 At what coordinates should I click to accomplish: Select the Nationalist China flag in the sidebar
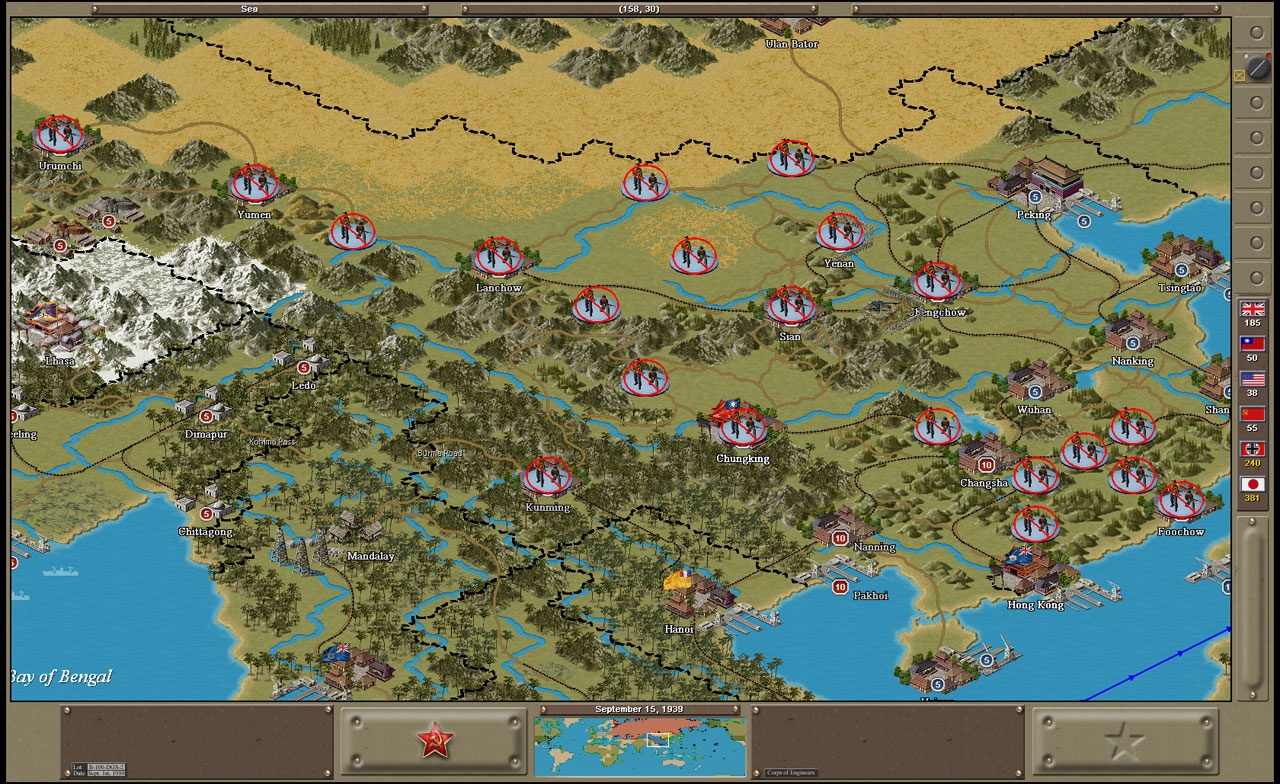[1253, 344]
